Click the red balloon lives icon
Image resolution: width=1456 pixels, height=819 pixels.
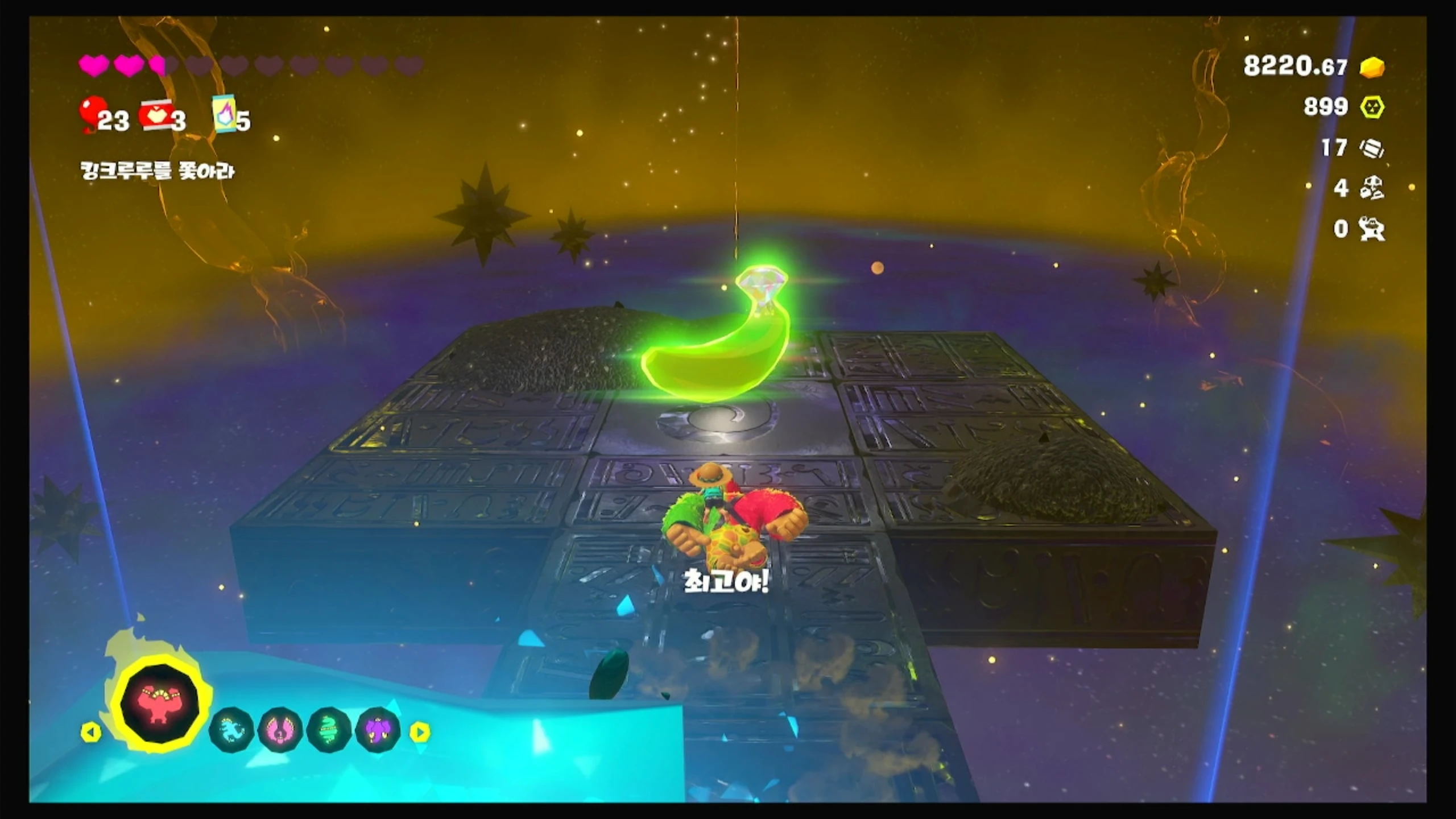[x=92, y=112]
